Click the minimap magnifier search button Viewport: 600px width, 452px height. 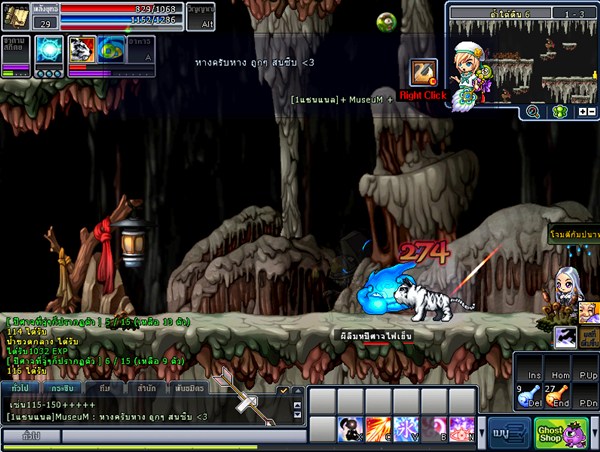click(533, 112)
